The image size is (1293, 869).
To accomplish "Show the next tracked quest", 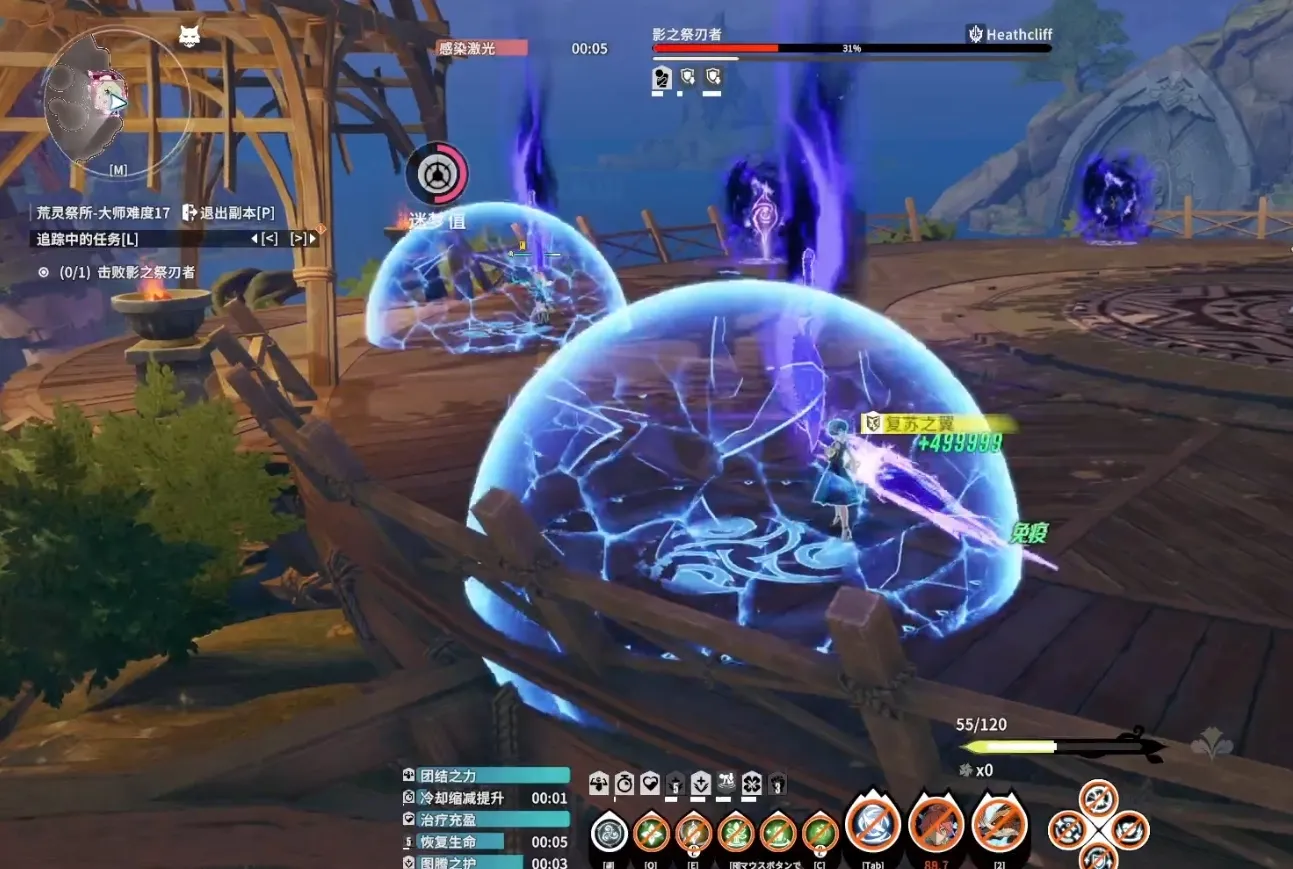I will pos(302,239).
